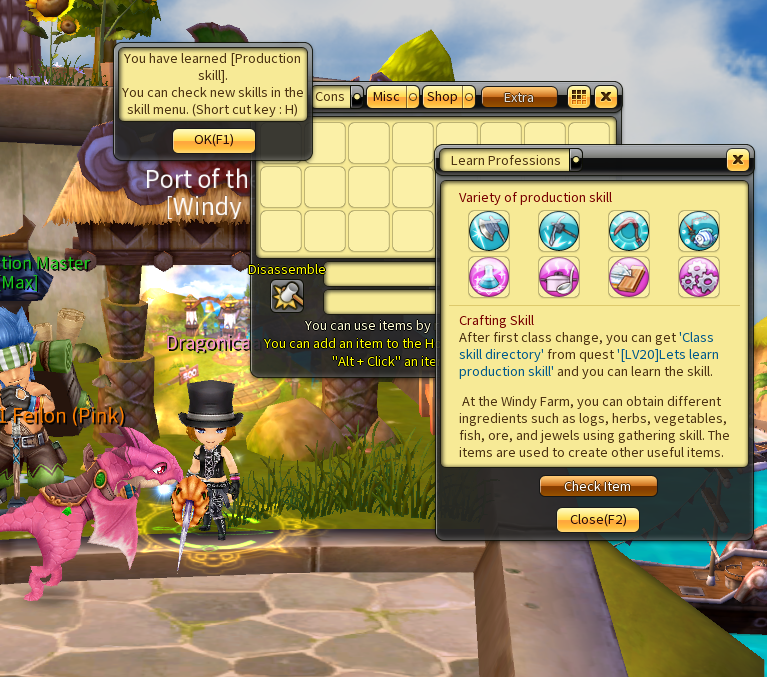This screenshot has height=677, width=767.
Task: Pick the gears crafting skill icon
Action: tap(698, 277)
